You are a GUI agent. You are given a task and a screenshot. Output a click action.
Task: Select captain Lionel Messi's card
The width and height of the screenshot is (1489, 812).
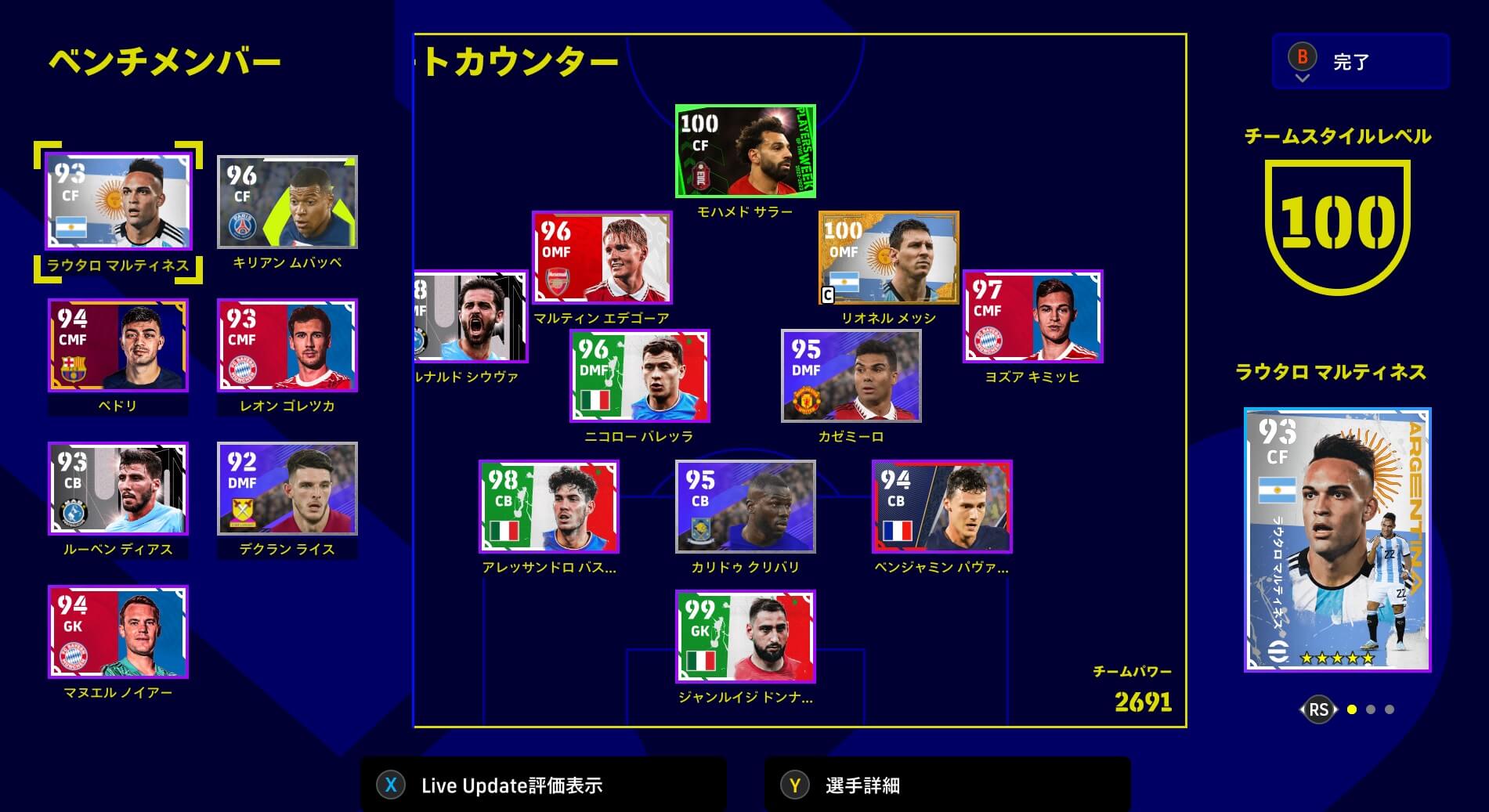coord(888,258)
